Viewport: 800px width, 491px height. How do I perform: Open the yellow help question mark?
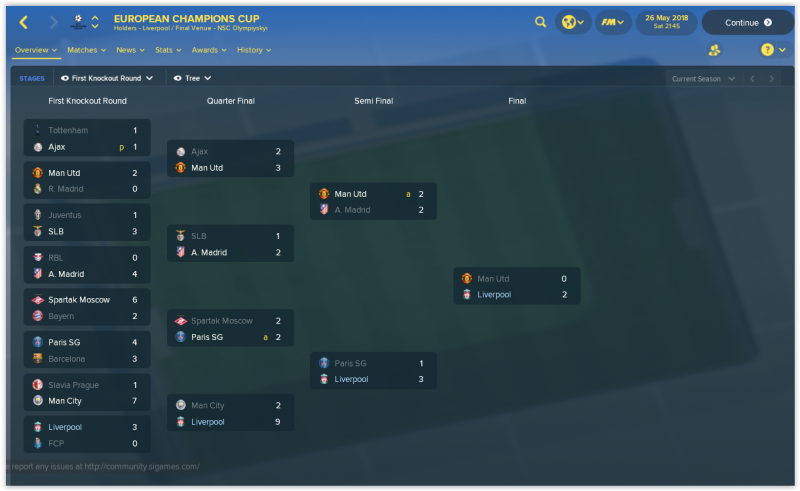coord(767,49)
